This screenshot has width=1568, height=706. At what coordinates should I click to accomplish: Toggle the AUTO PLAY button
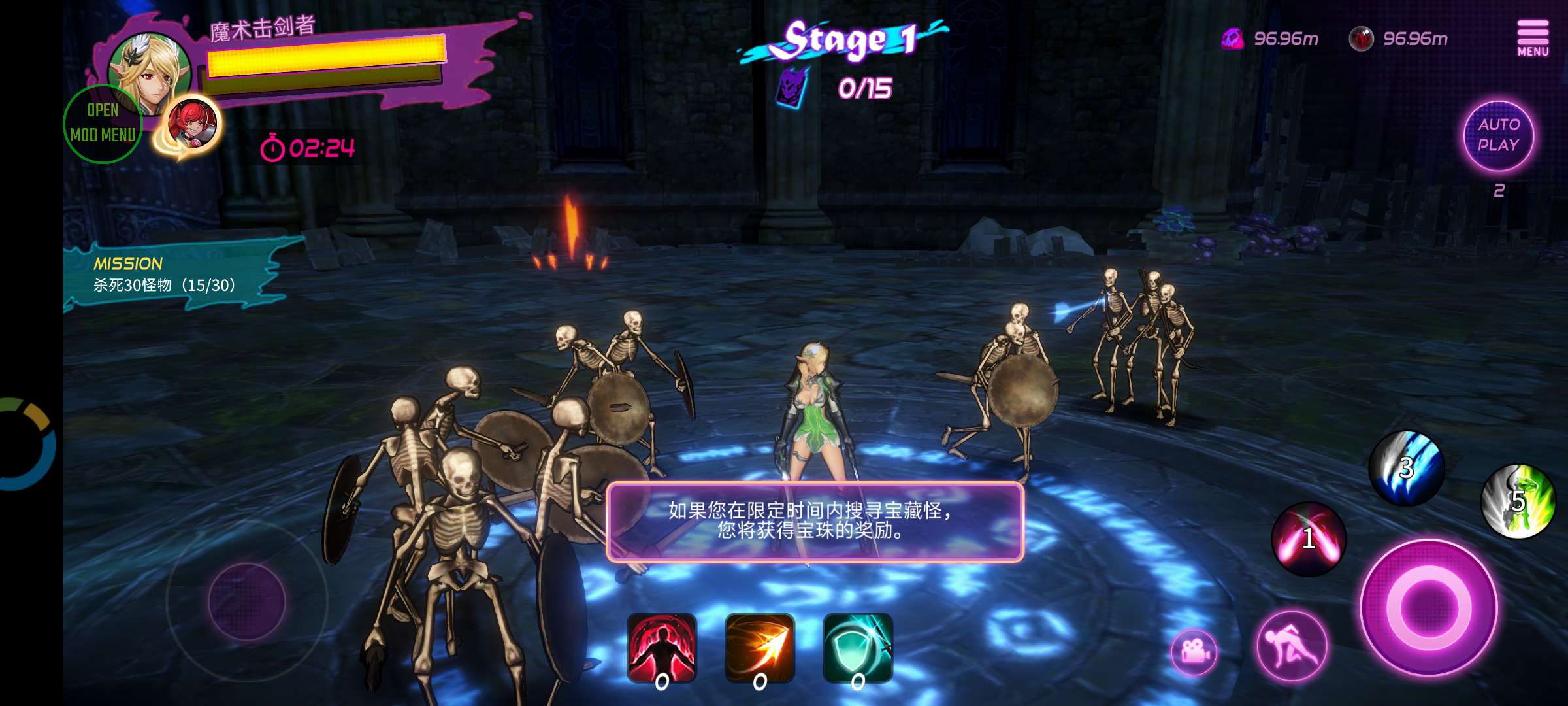tap(1498, 135)
